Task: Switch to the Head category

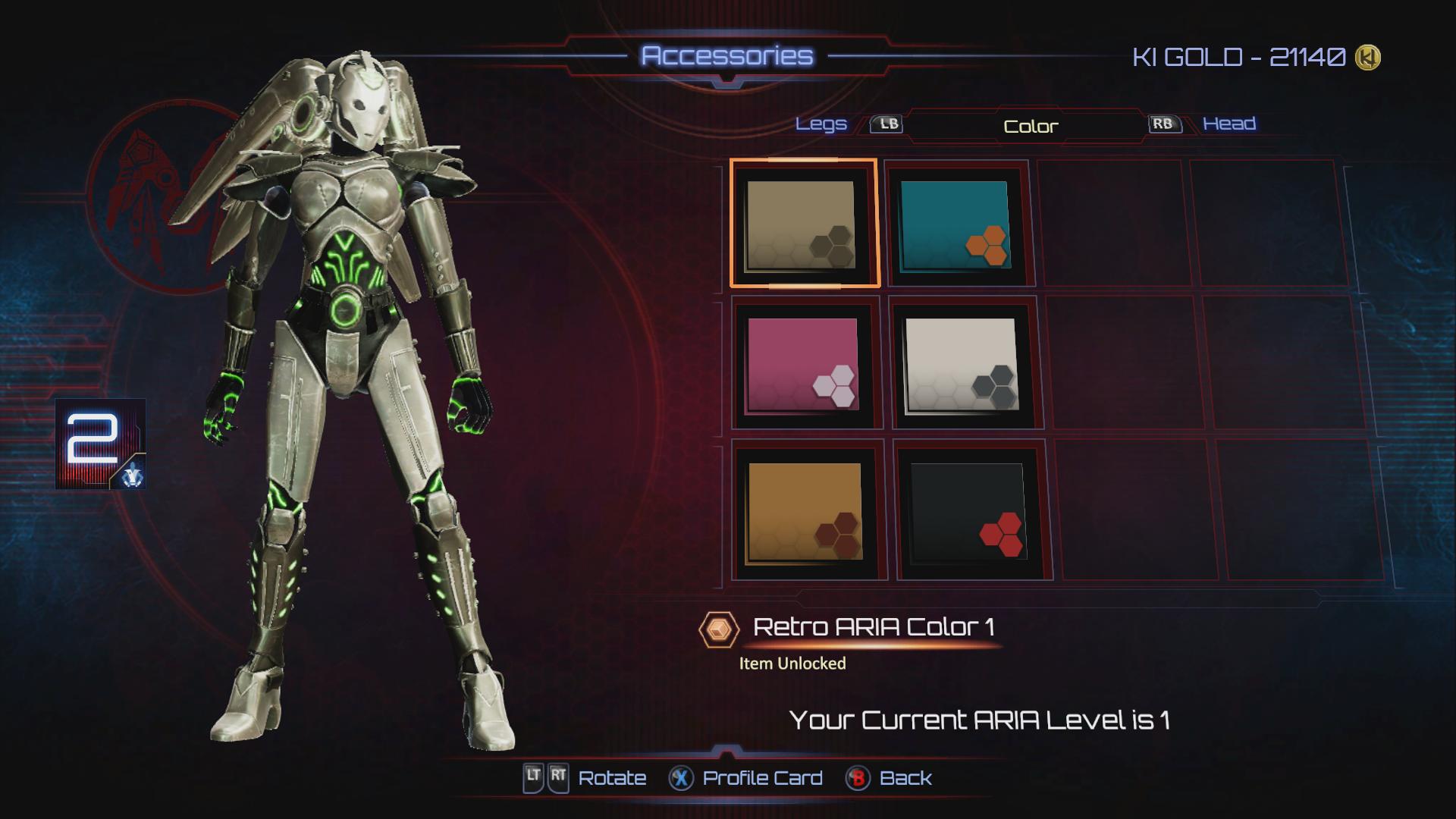Action: pyautogui.click(x=1228, y=124)
